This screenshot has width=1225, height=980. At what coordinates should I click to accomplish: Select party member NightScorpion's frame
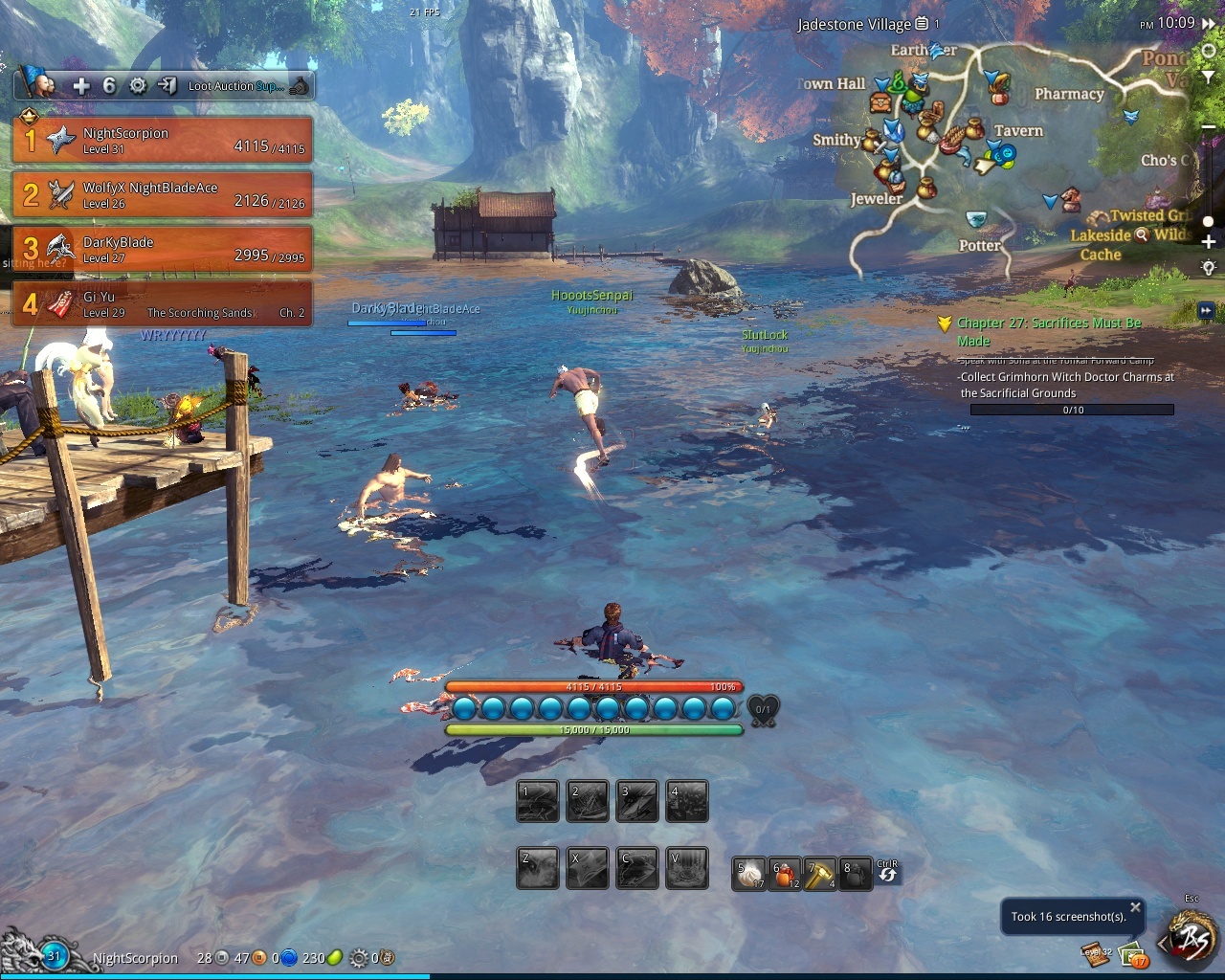[163, 141]
